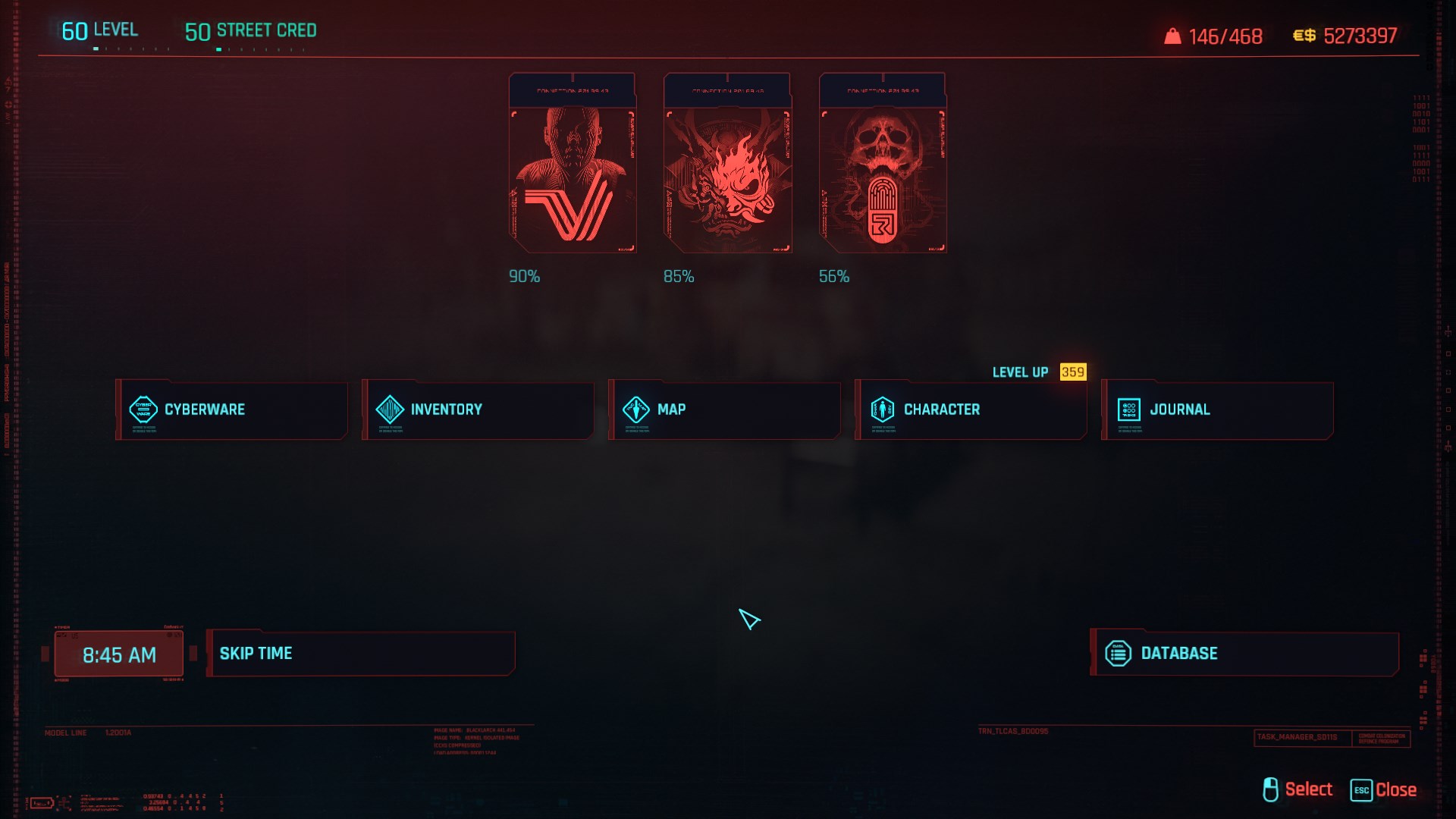Open the Database
The width and height of the screenshot is (1456, 819).
coord(1244,653)
